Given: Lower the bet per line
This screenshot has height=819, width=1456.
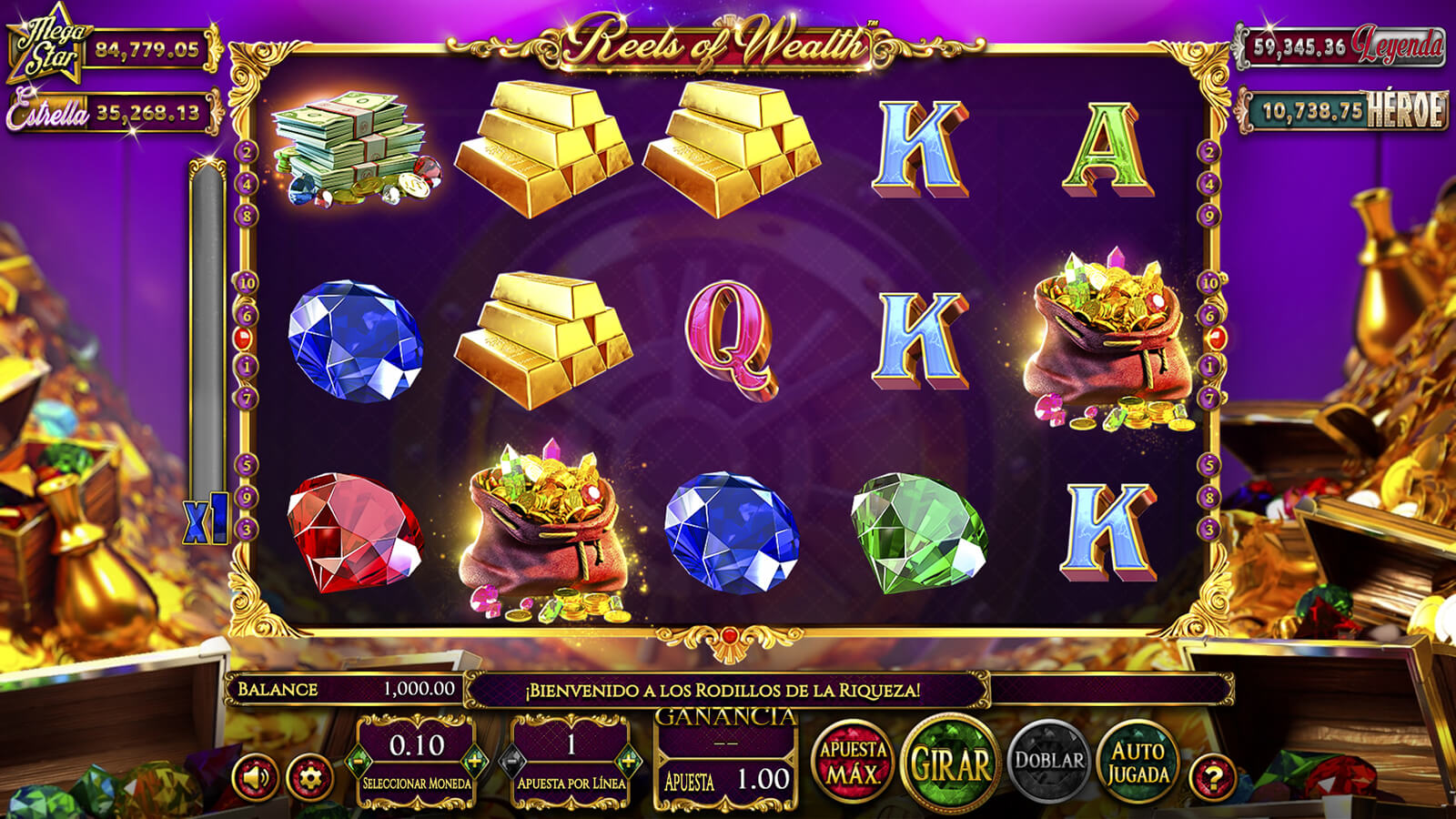Looking at the screenshot, I should coord(513,760).
